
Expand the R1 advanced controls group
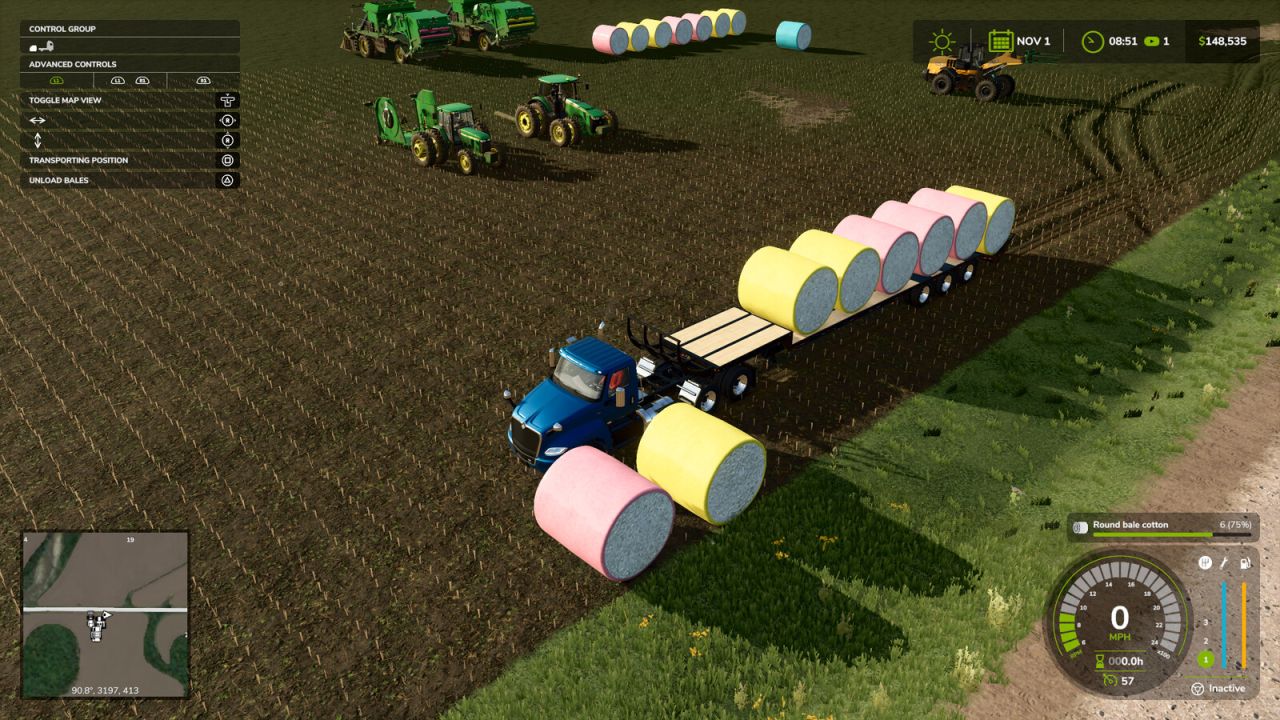203,80
